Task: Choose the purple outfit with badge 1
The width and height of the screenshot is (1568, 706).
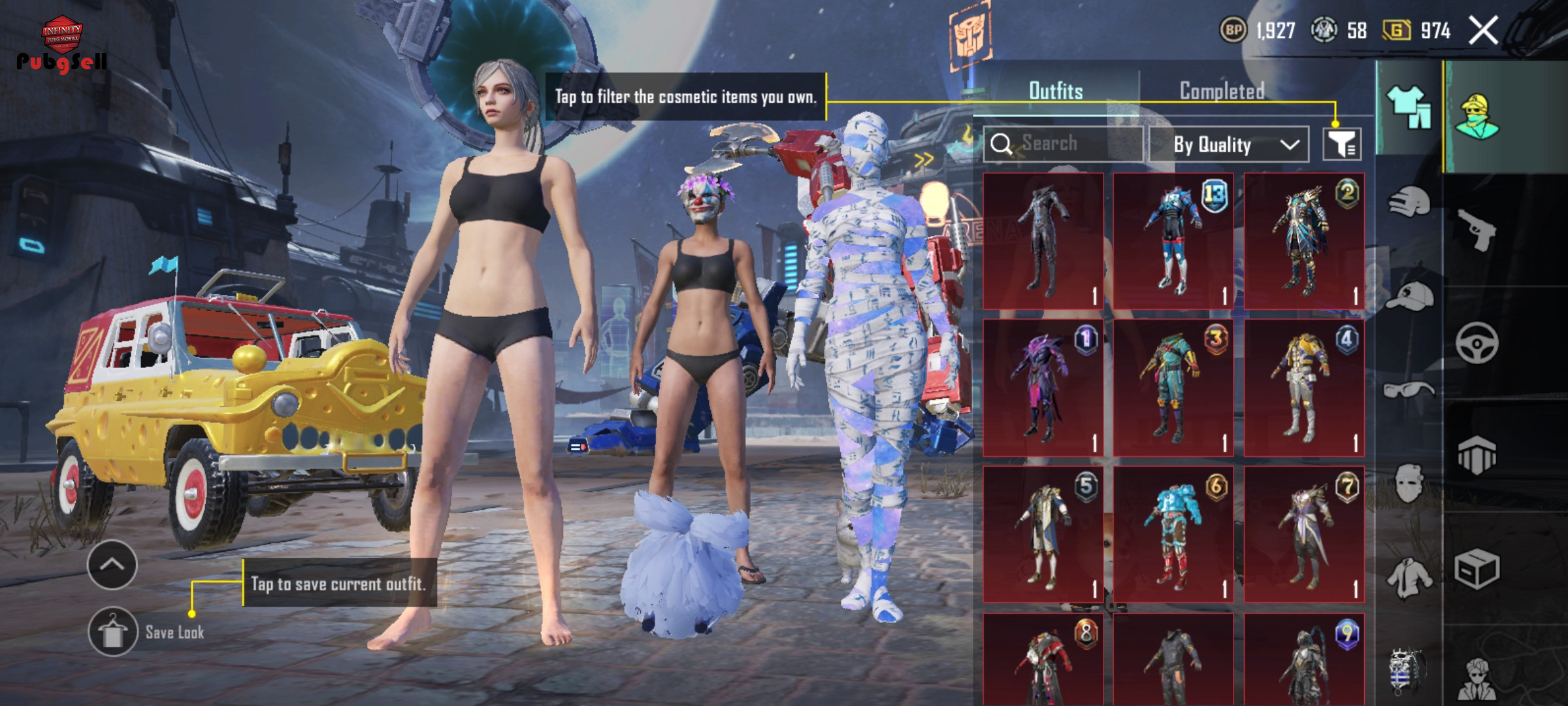Action: coord(1043,388)
